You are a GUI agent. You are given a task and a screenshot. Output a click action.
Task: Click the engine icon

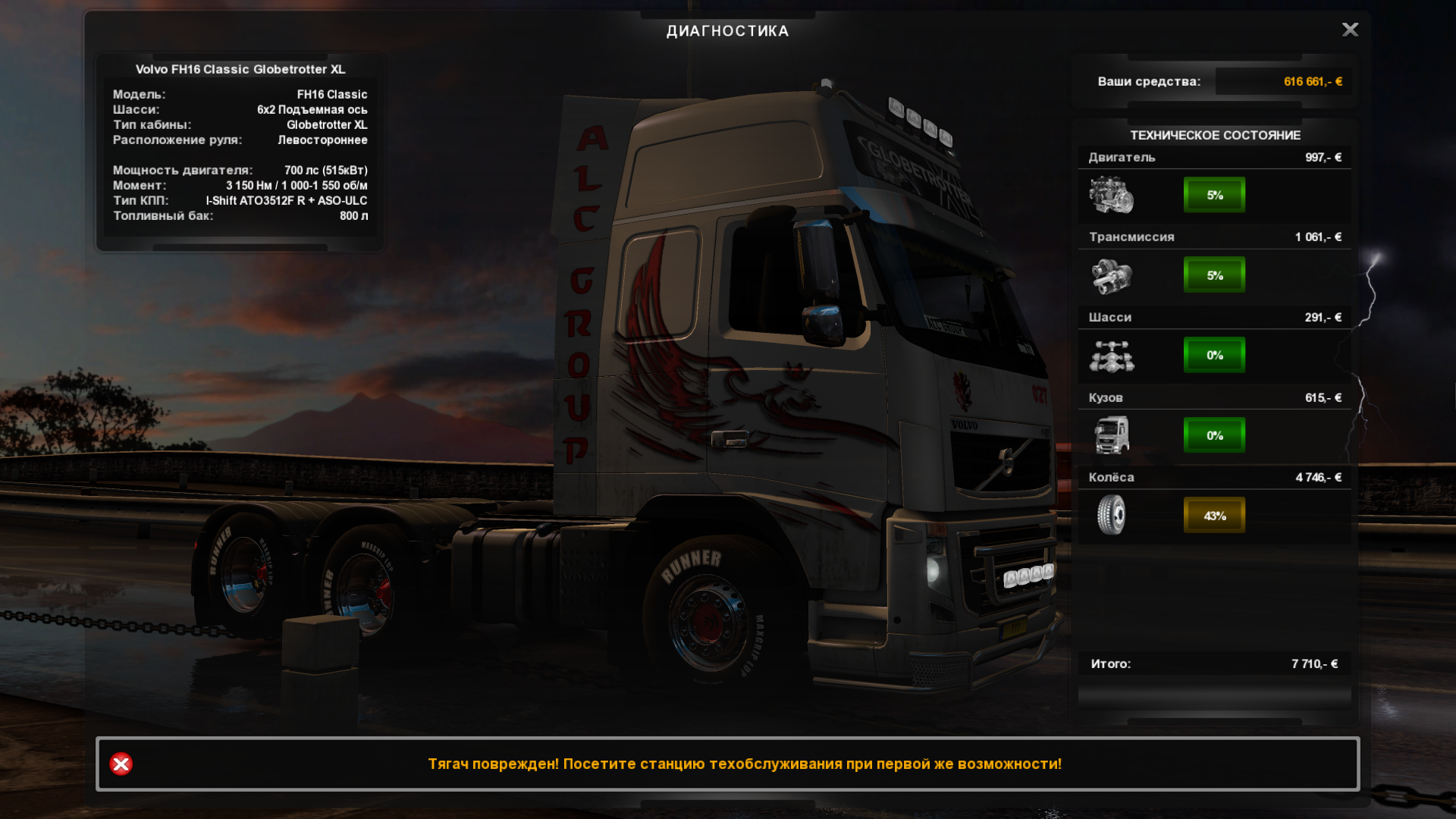tap(1111, 195)
